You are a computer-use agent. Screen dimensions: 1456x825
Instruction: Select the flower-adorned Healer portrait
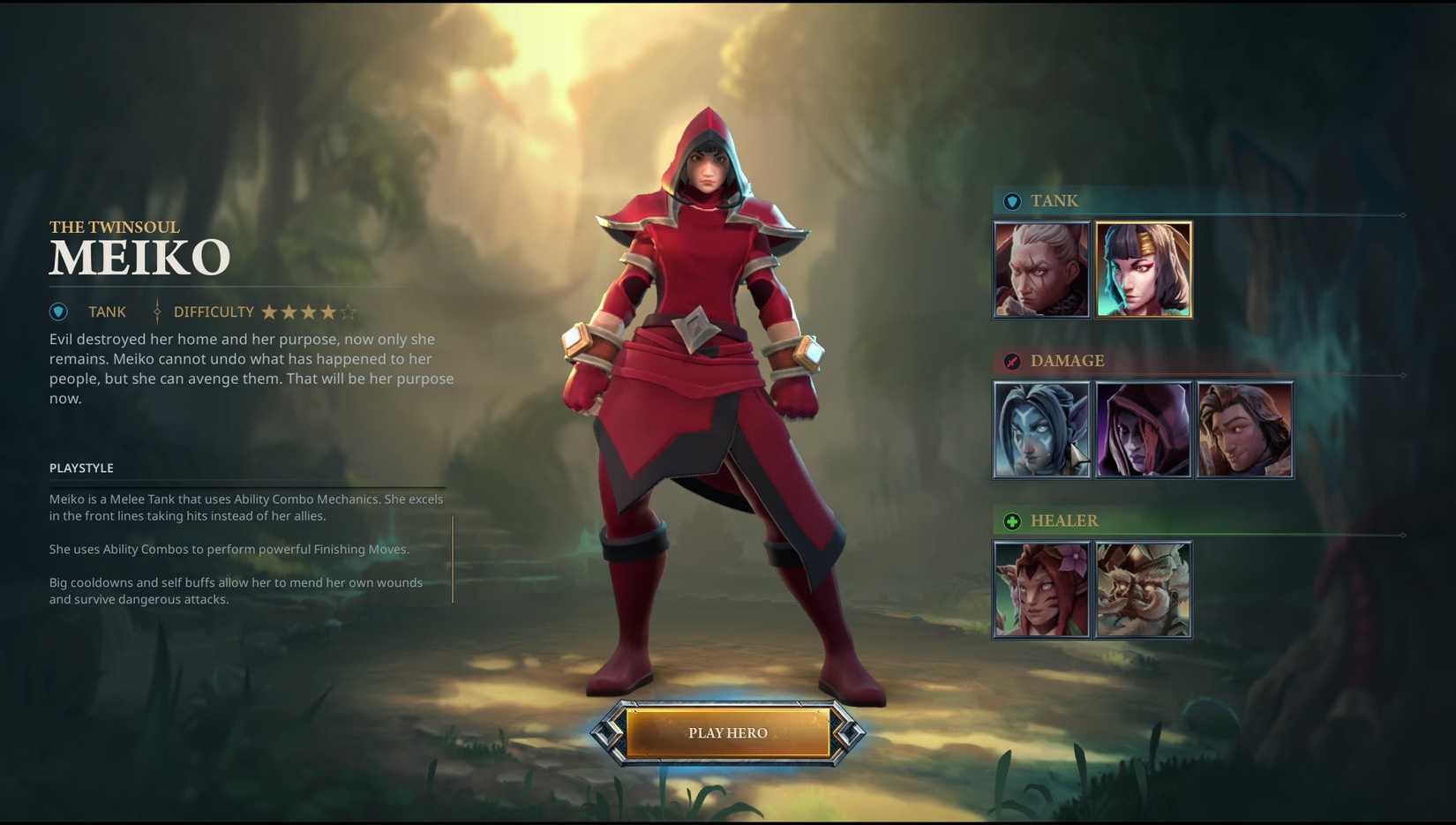[1041, 589]
